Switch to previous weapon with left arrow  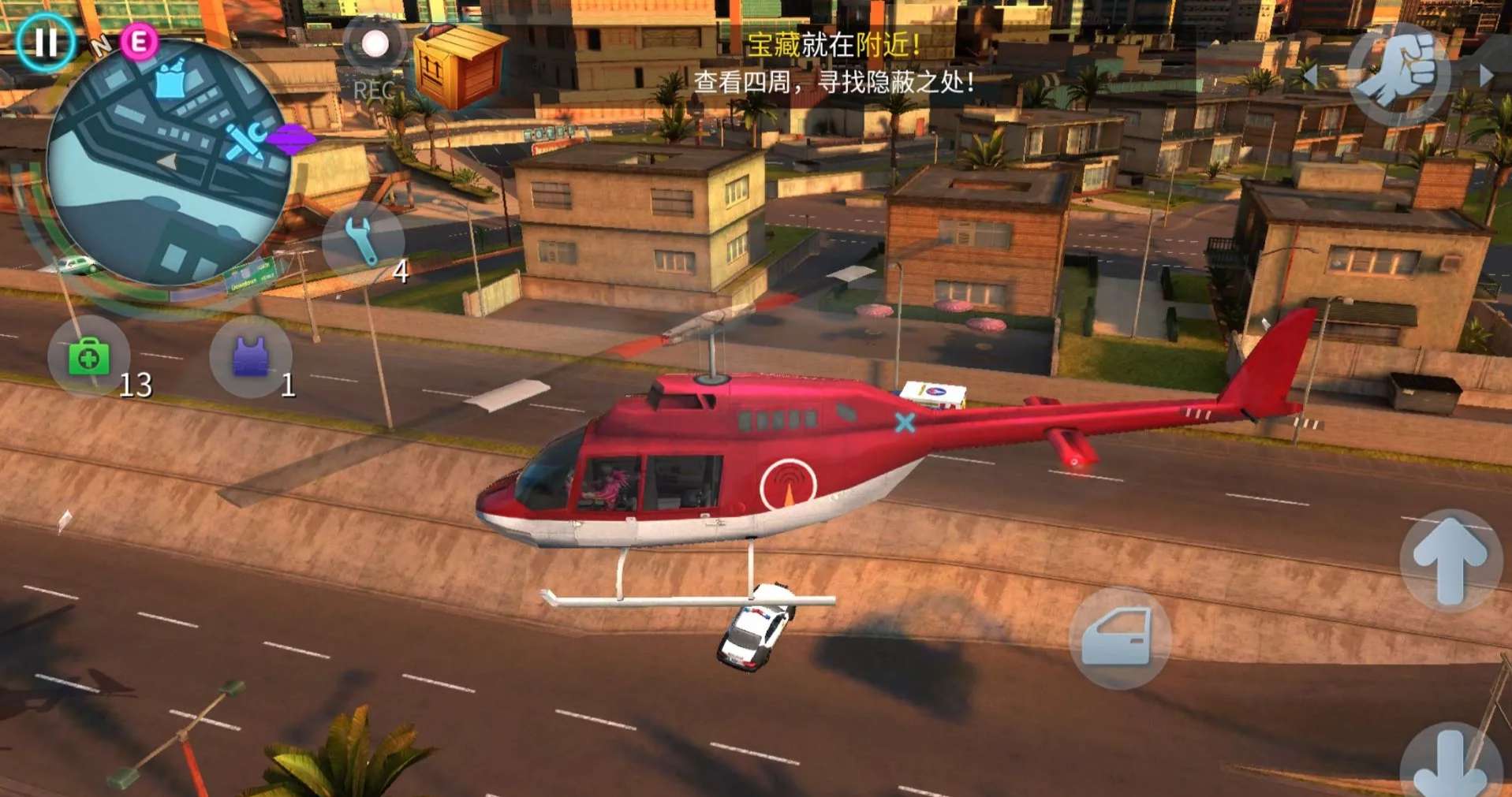[1310, 76]
